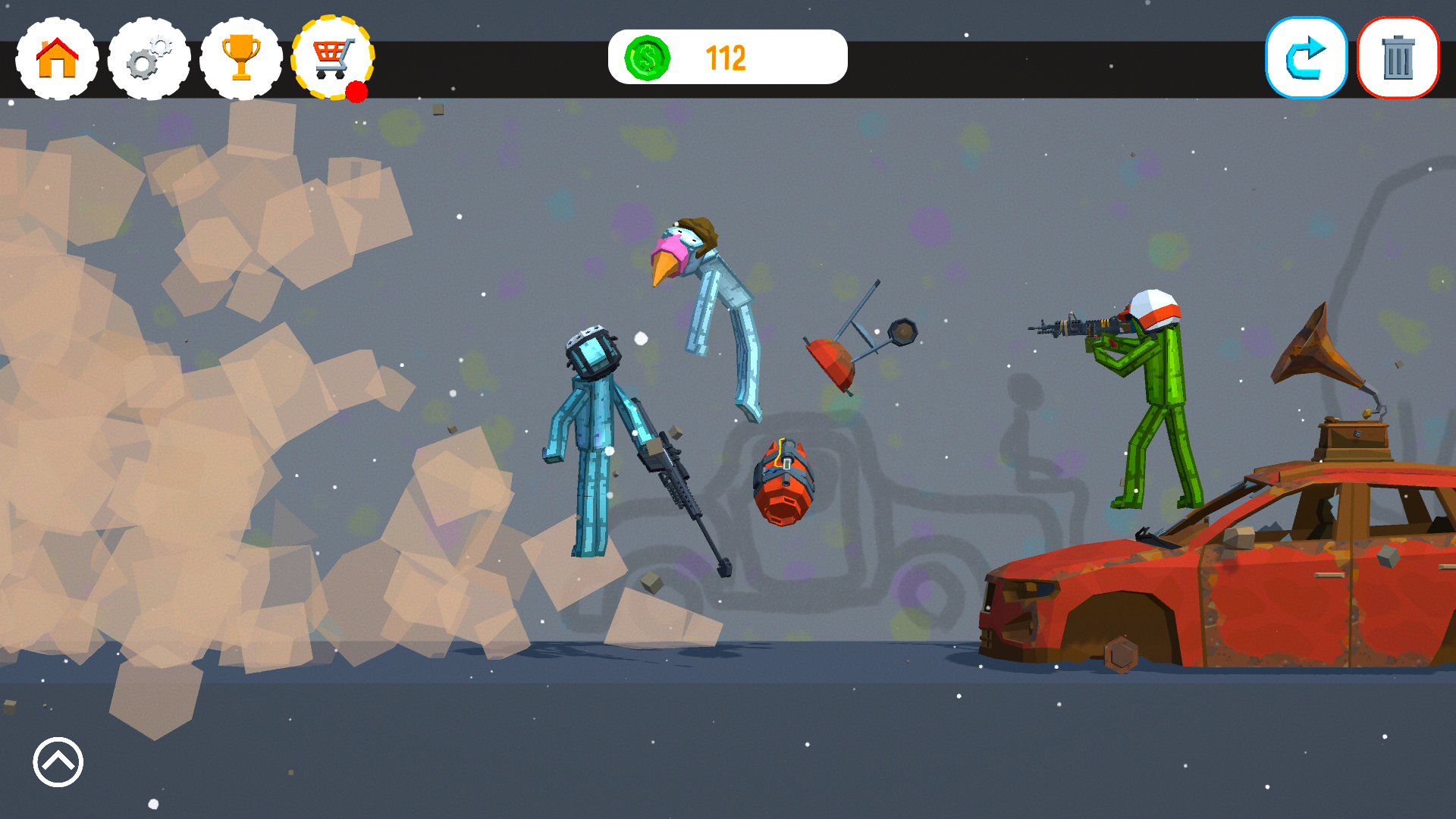Open the settings gear

point(148,58)
